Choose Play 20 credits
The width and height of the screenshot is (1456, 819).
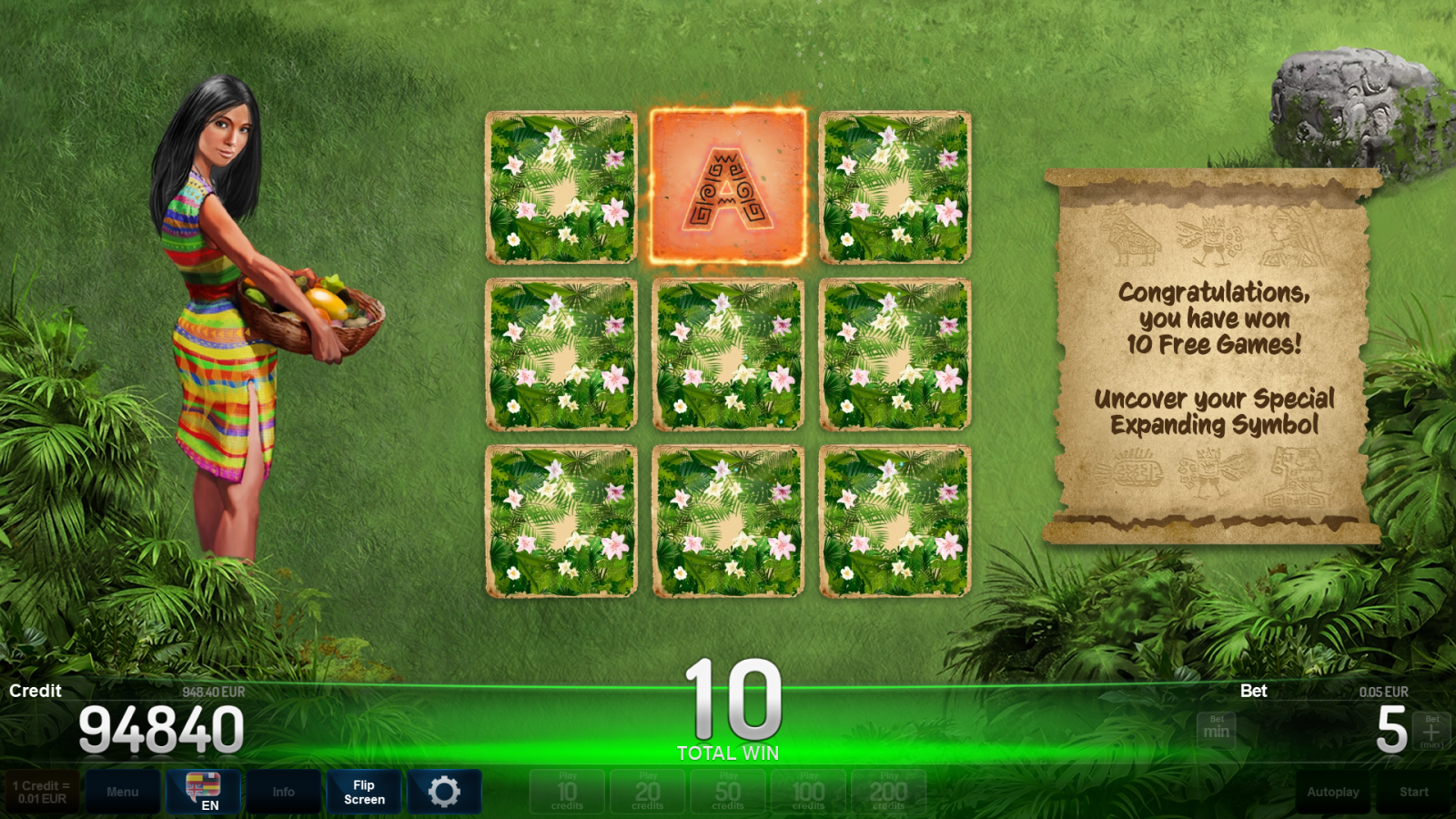(x=646, y=792)
